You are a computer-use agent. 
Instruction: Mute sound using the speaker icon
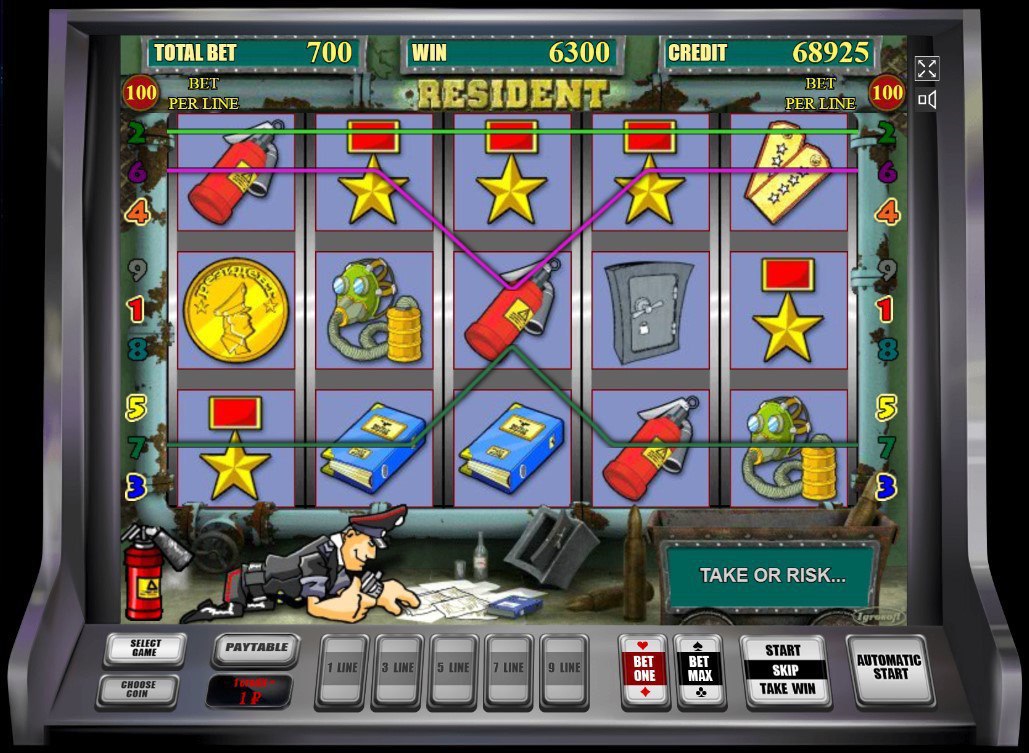click(x=927, y=99)
